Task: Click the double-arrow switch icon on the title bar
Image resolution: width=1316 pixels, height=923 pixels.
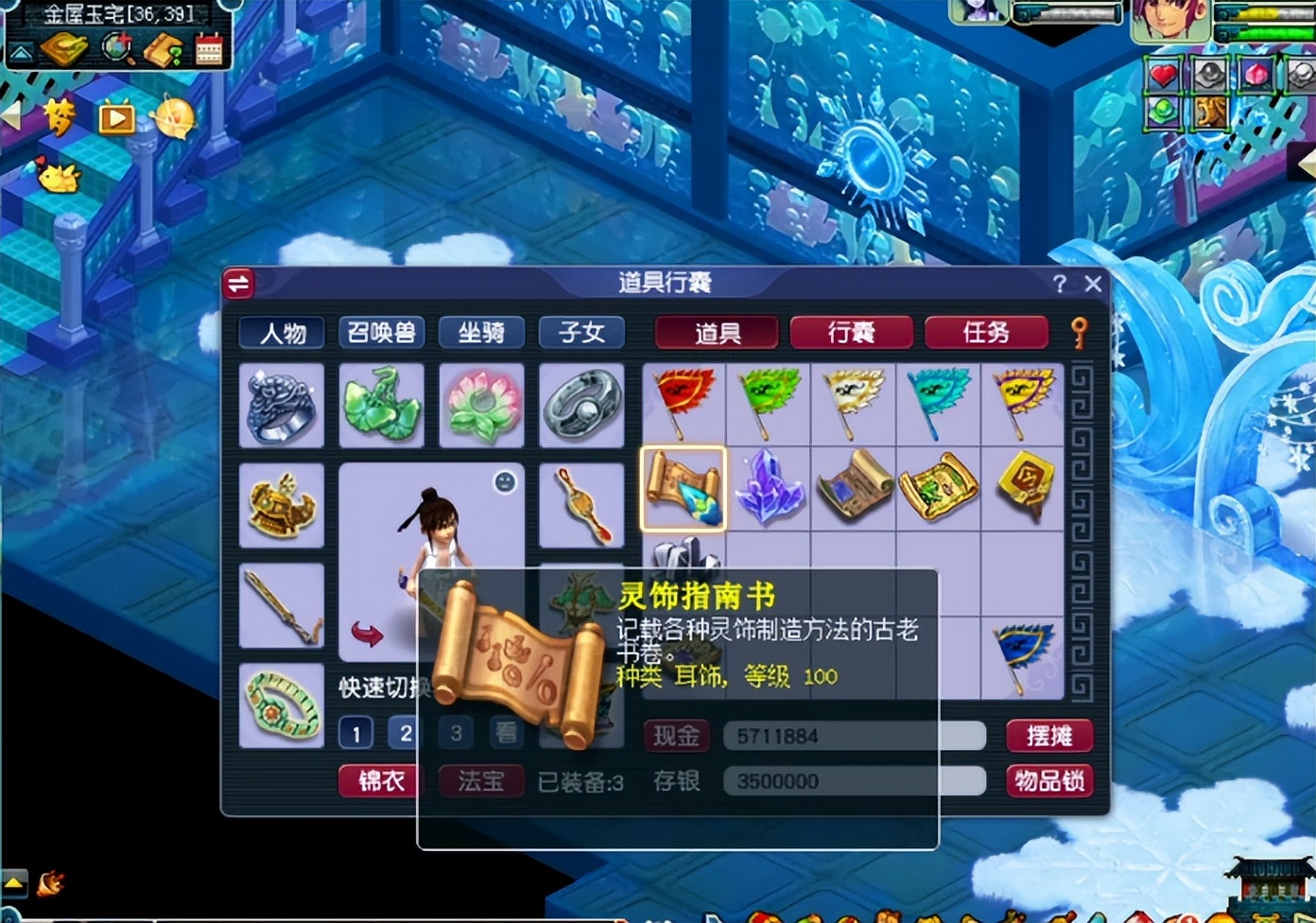Action: pyautogui.click(x=238, y=283)
